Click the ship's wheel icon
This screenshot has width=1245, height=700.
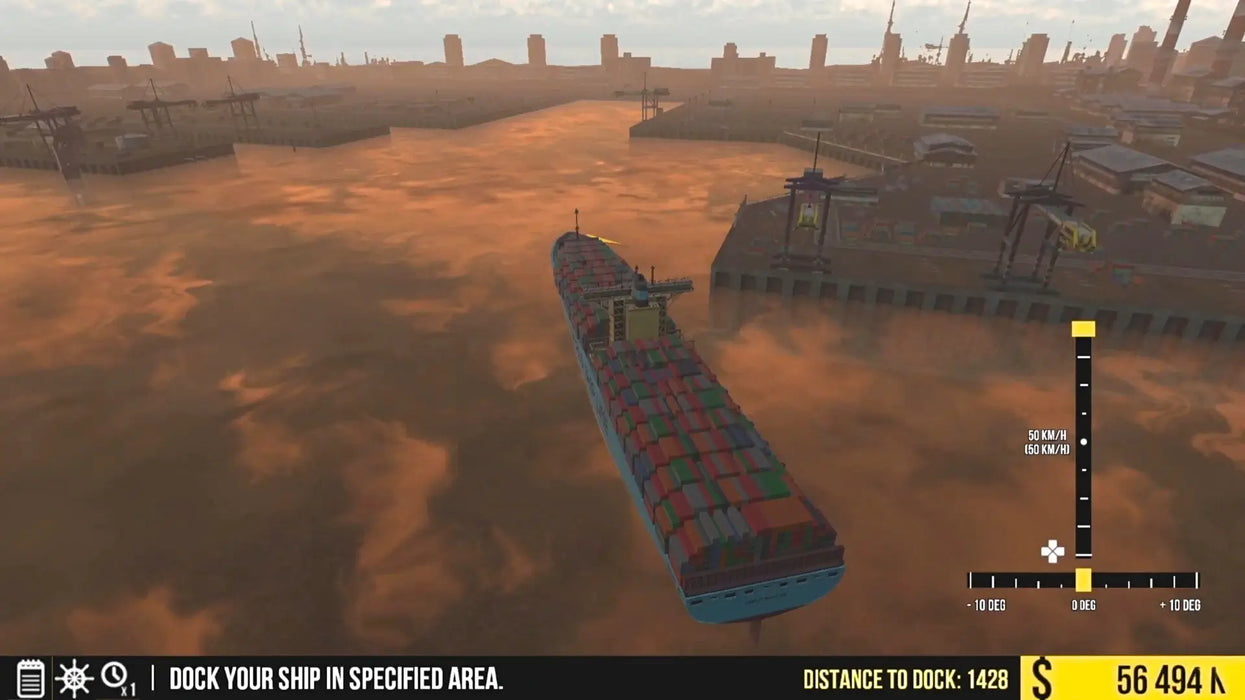click(74, 678)
